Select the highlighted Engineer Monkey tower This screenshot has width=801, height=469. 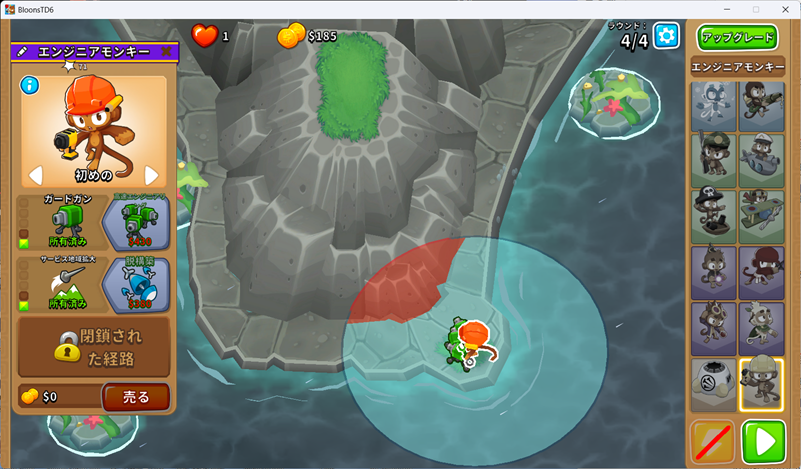[x=761, y=385]
